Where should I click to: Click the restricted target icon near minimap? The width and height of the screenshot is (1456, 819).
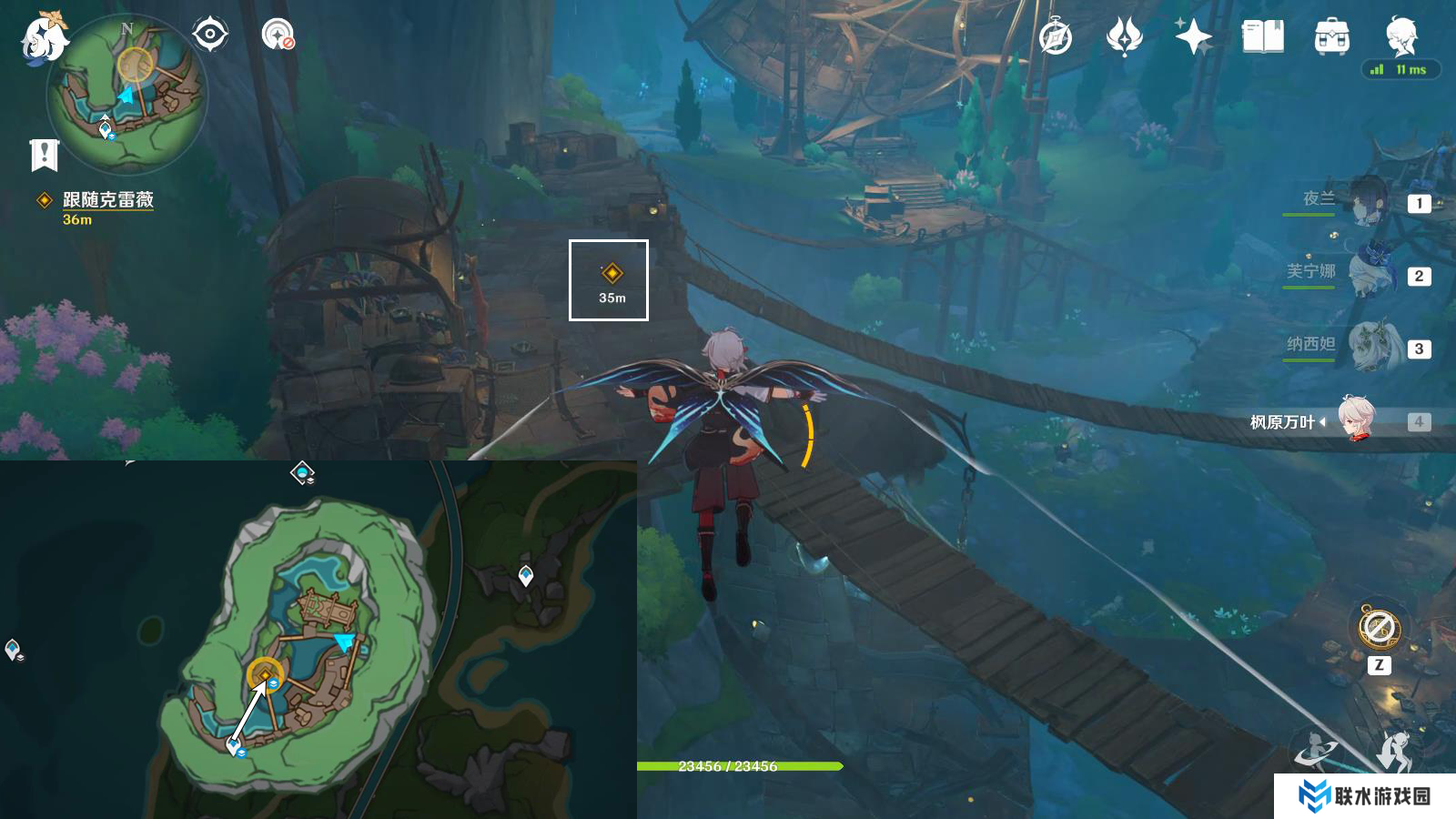click(x=278, y=35)
